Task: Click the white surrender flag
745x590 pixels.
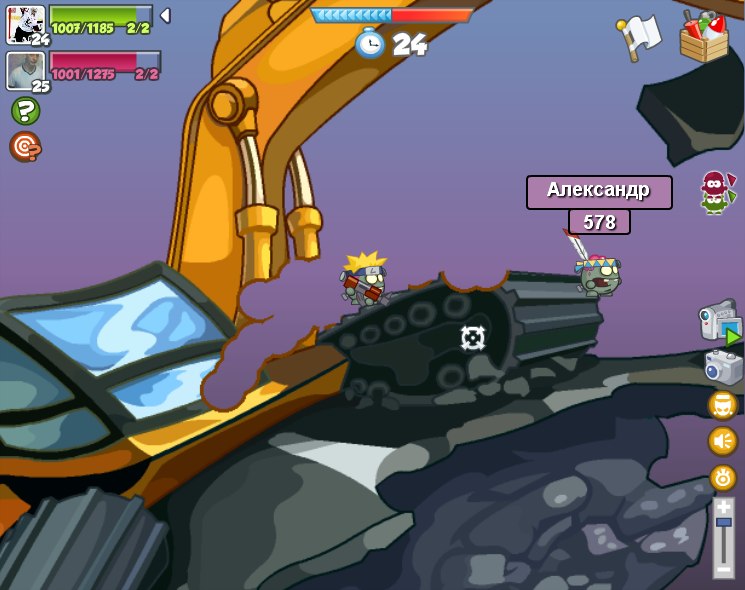Action: point(641,35)
